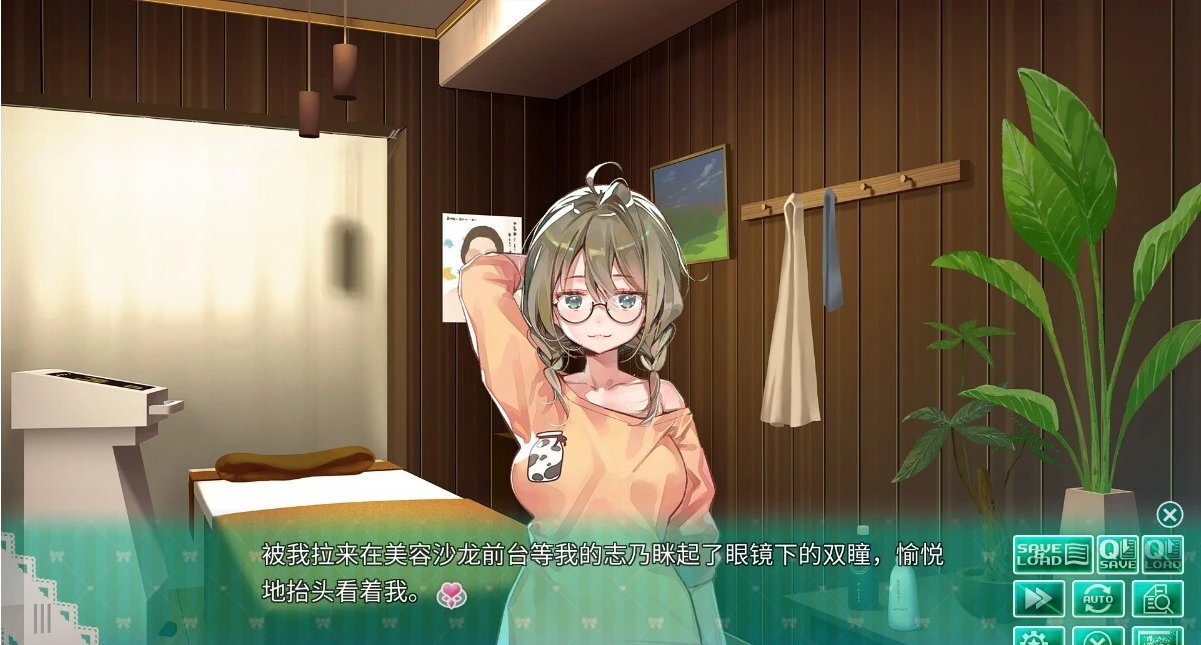Viewport: 1201px width, 645px height.
Task: Quick save with the Q Save button
Action: click(x=1116, y=554)
